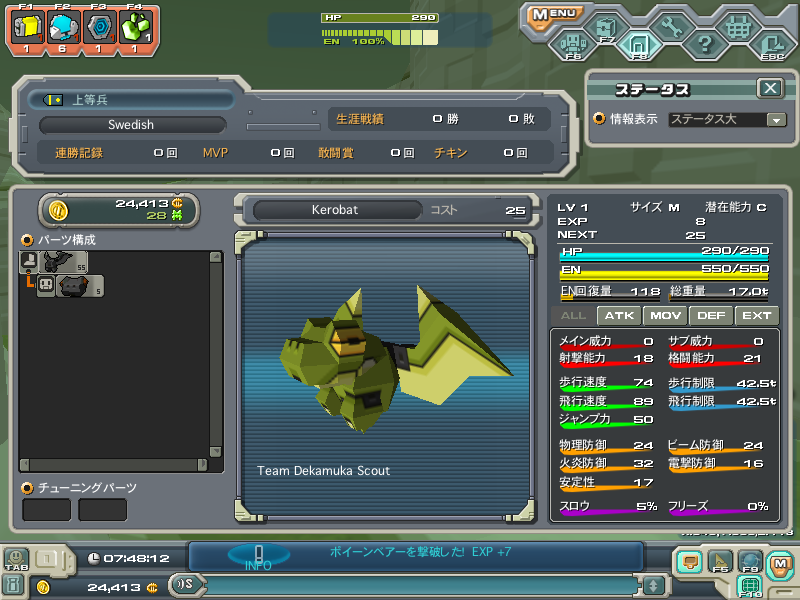Viewport: 800px width, 600px height.
Task: Click the robot icon hexagon labeled F6
Action: pos(572,44)
